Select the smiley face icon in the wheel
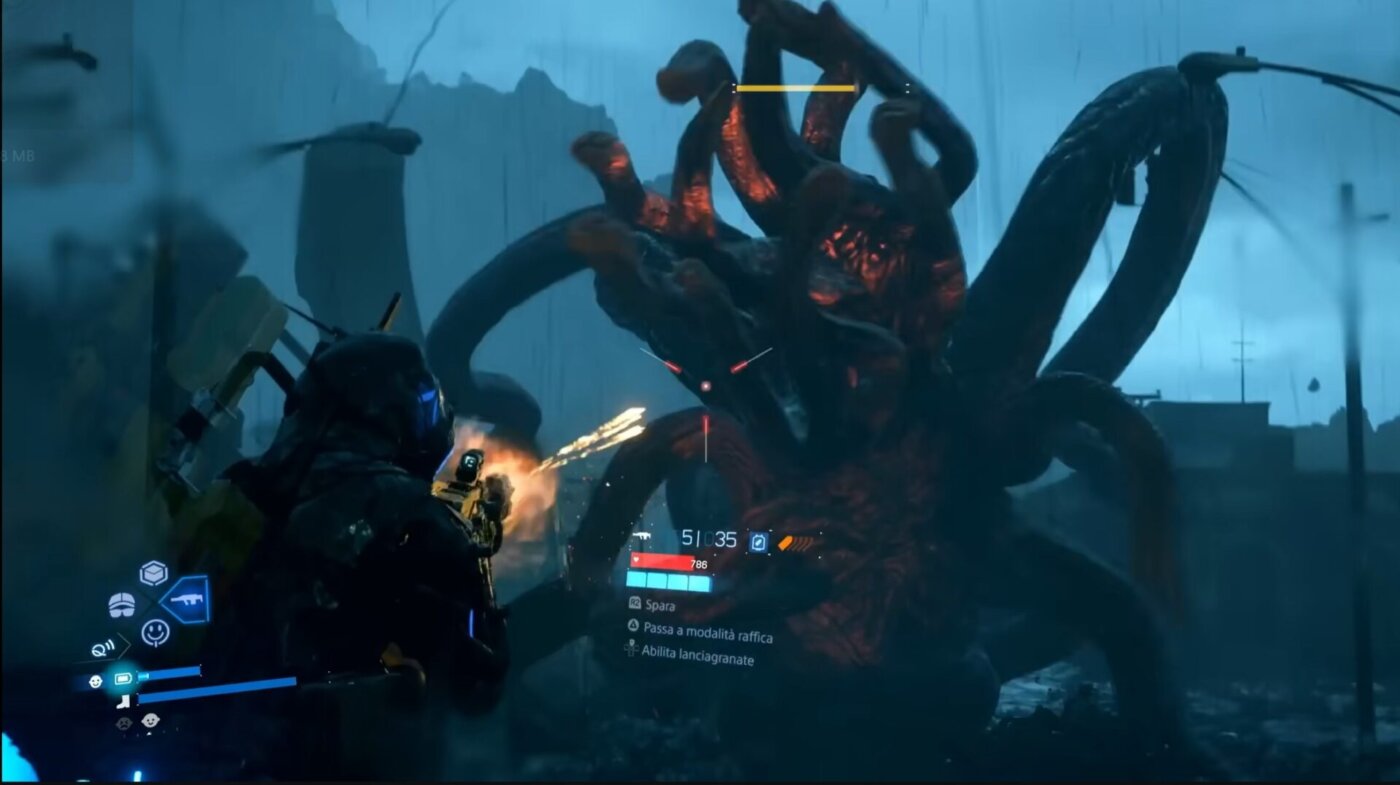Viewport: 1400px width, 785px height. click(x=155, y=632)
